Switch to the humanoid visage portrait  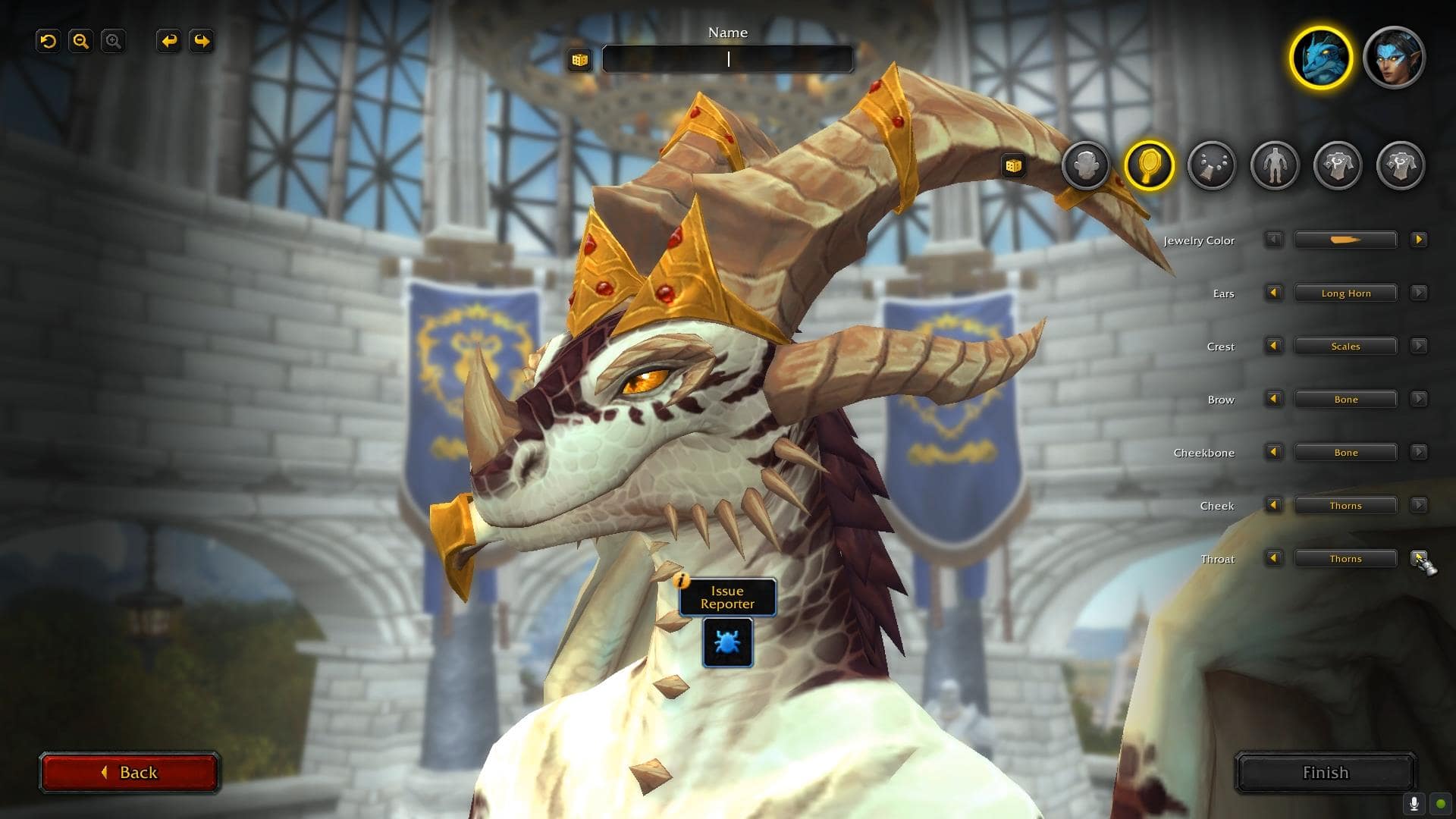coord(1394,58)
